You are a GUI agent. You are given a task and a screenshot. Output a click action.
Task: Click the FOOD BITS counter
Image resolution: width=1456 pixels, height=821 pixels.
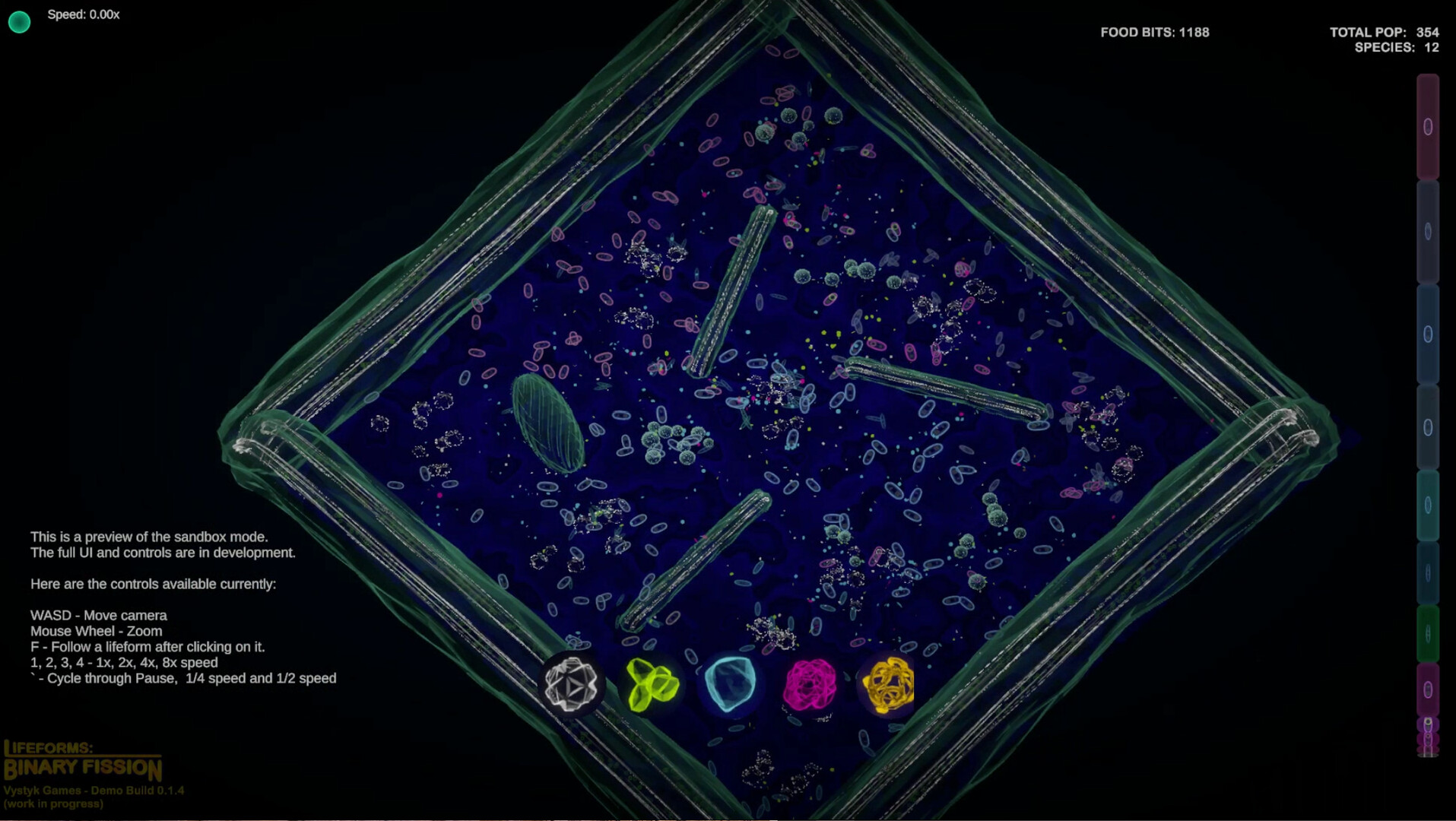click(x=1154, y=33)
